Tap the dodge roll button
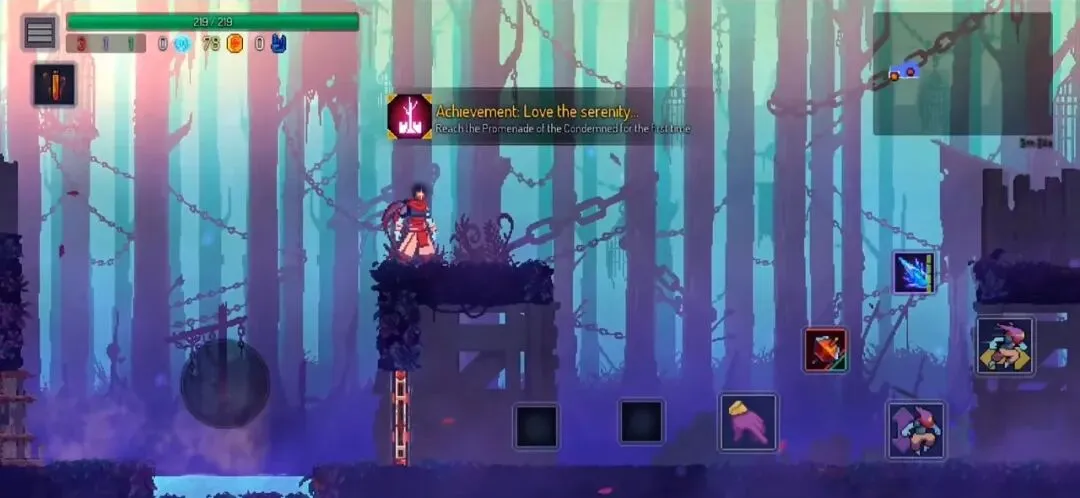The width and height of the screenshot is (1080, 498). (915, 430)
